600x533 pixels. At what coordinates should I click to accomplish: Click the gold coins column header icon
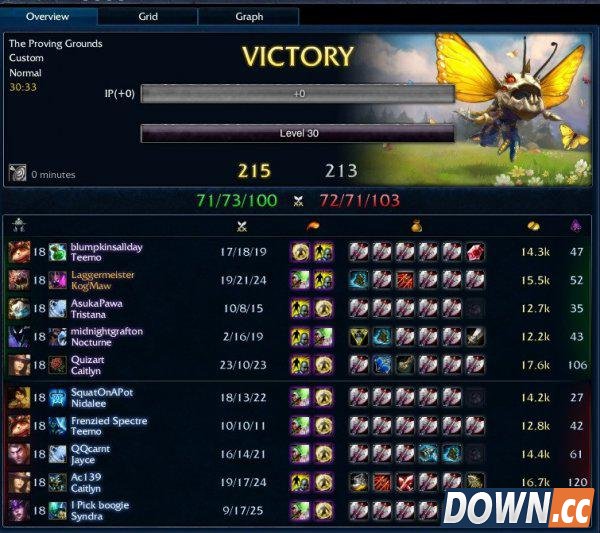pos(532,226)
